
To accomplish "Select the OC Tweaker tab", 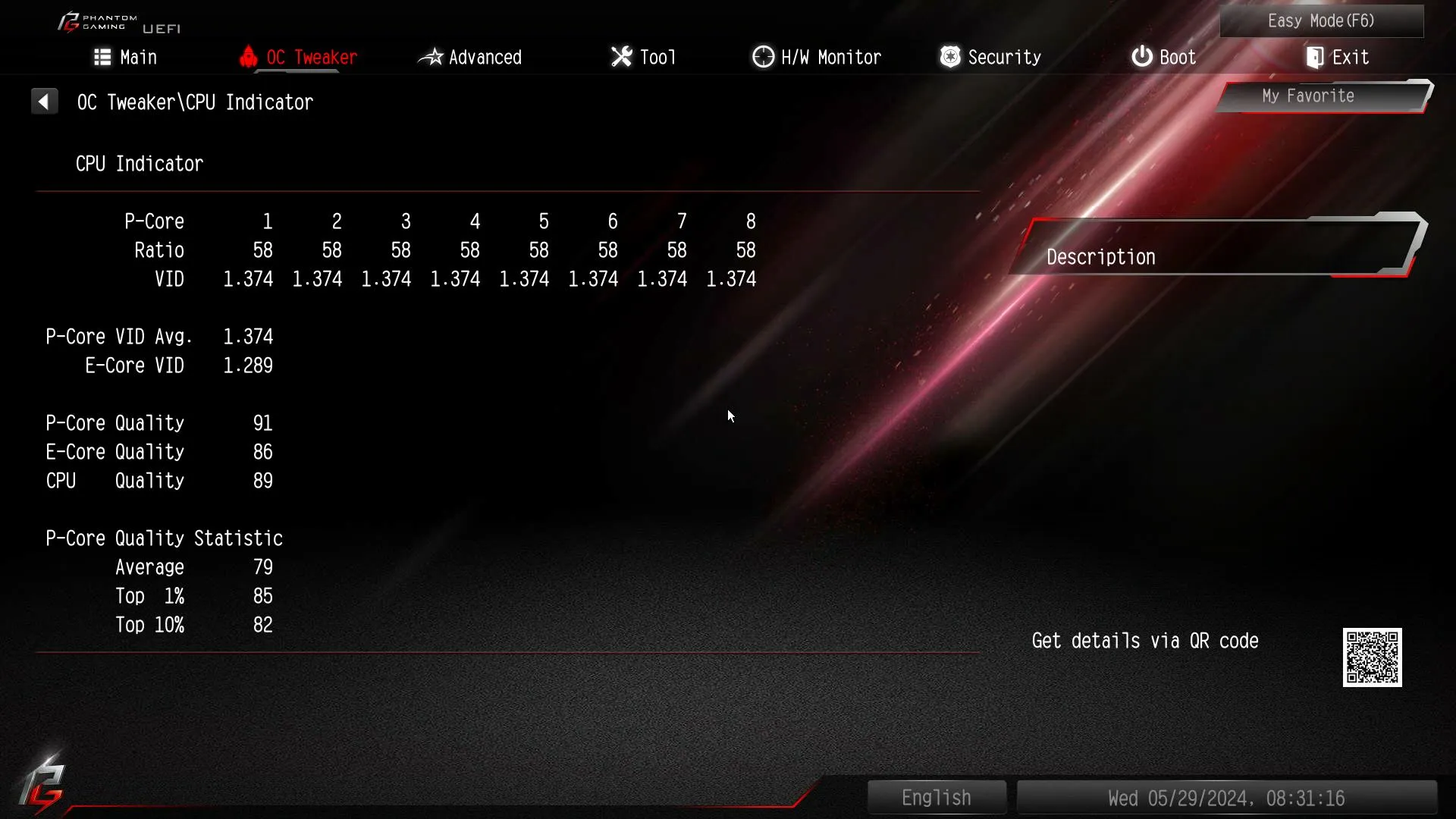I will [x=298, y=58].
